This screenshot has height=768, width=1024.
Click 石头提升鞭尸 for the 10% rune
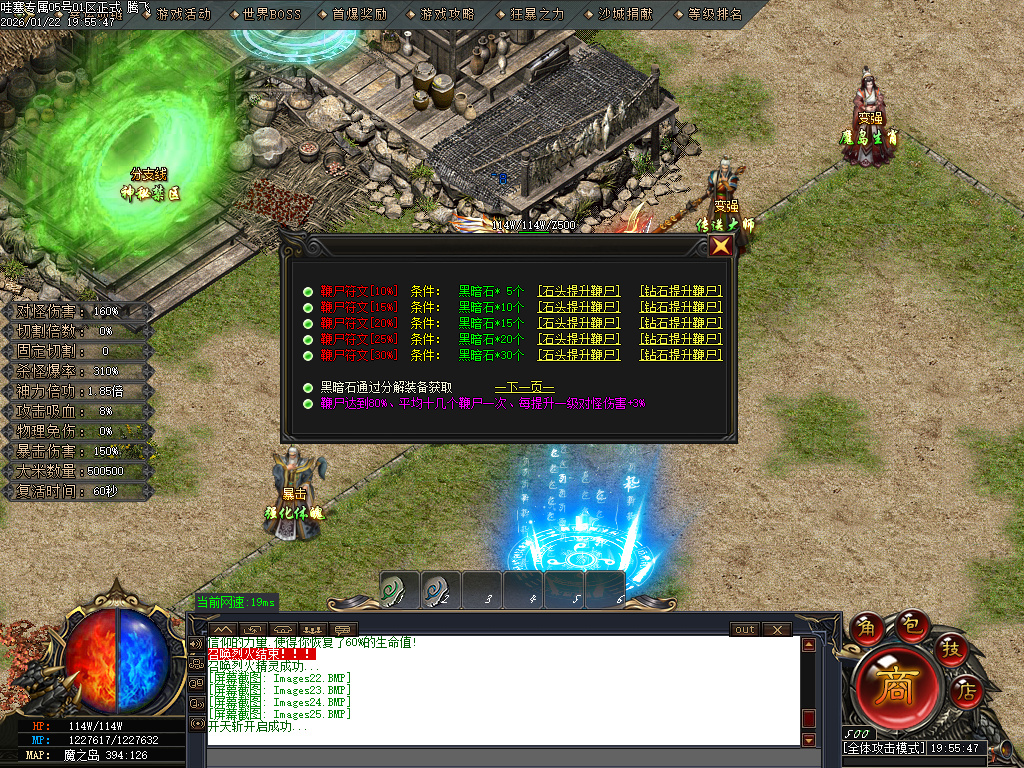[x=579, y=291]
